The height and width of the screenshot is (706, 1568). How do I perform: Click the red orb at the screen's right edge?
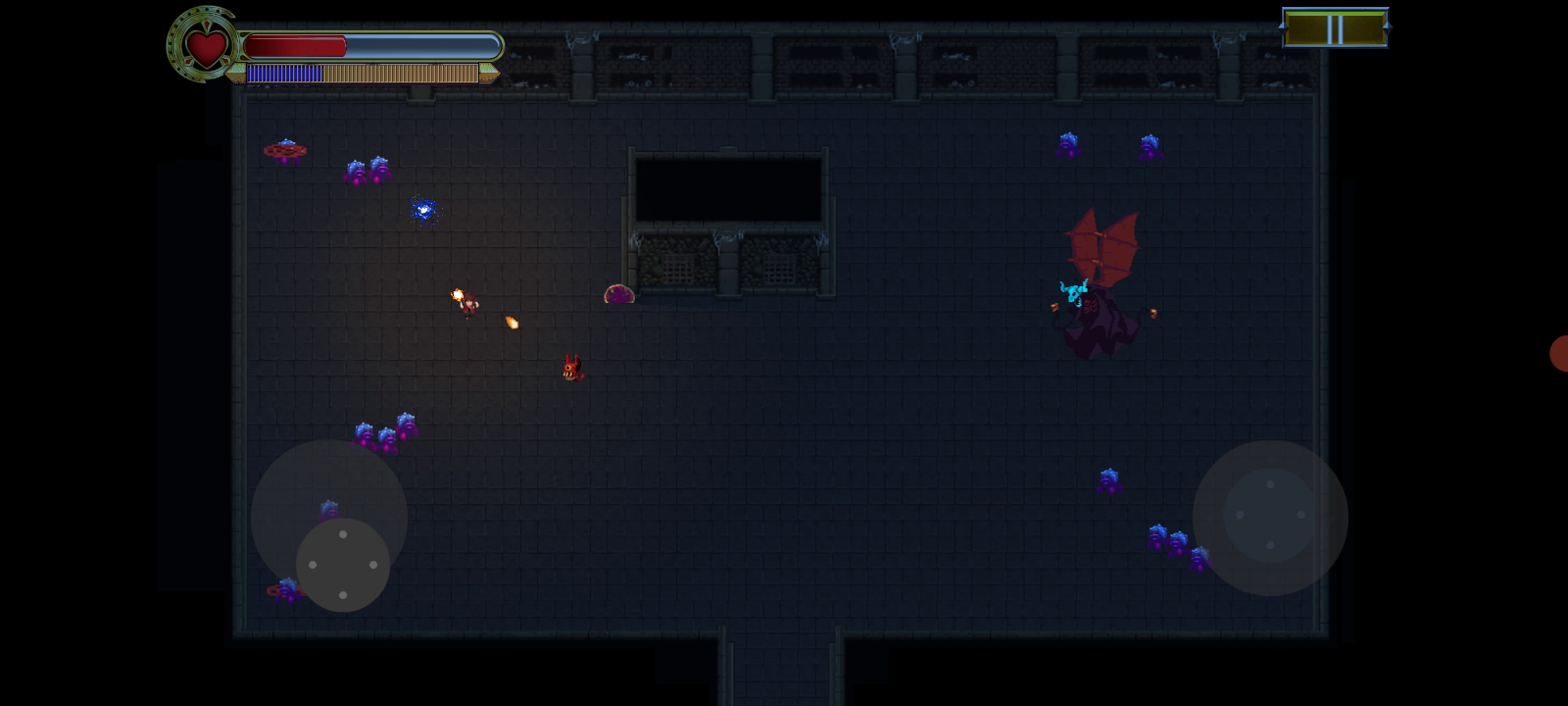coord(1561,355)
